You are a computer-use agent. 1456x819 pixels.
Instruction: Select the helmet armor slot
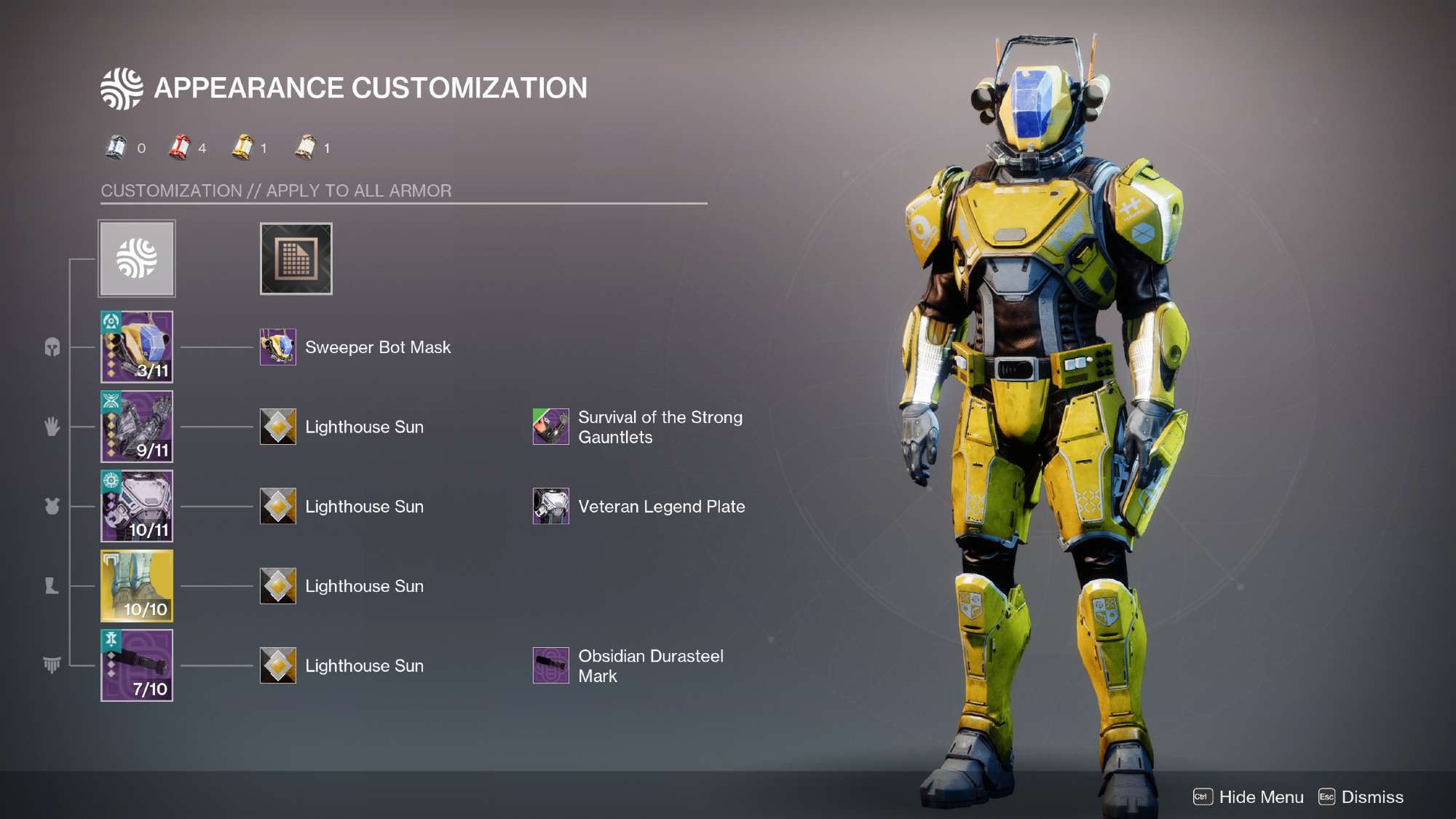[x=137, y=347]
